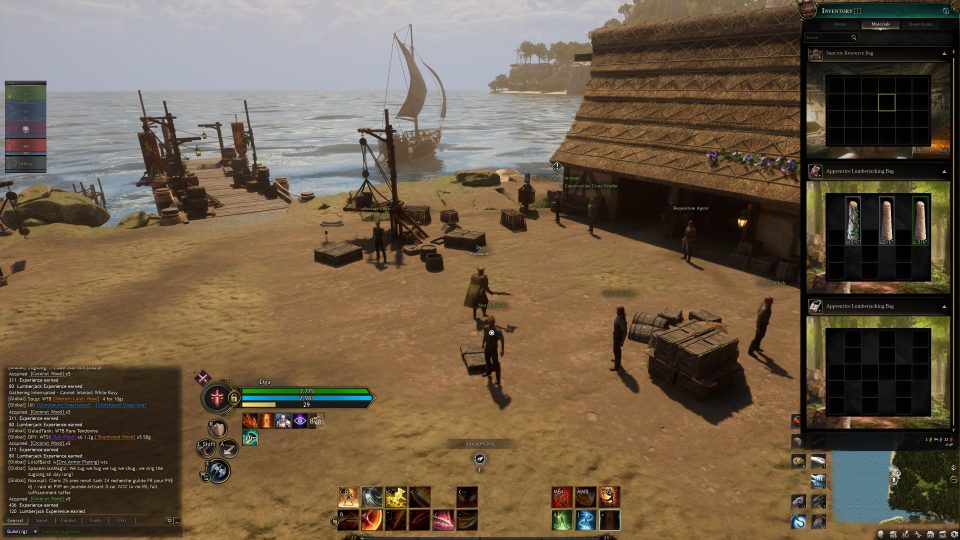The image size is (960, 540).
Task: Click the red class emblem portrait
Action: click(x=216, y=397)
